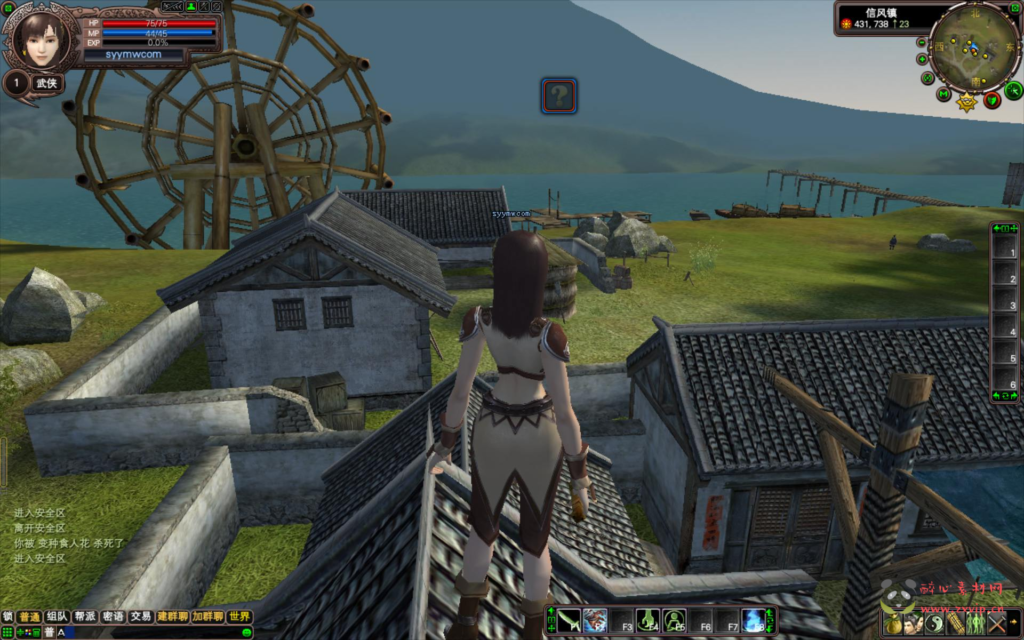1024x640 pixels.
Task: Switch to the 世界 world chat tab
Action: (x=239, y=617)
